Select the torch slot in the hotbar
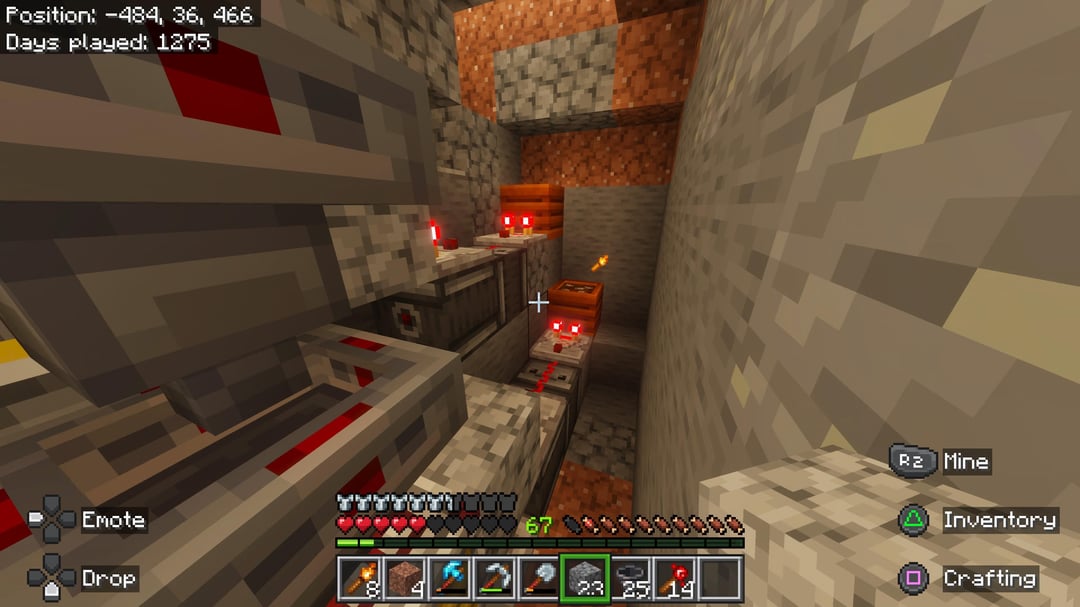This screenshot has height=607, width=1080. coord(357,578)
